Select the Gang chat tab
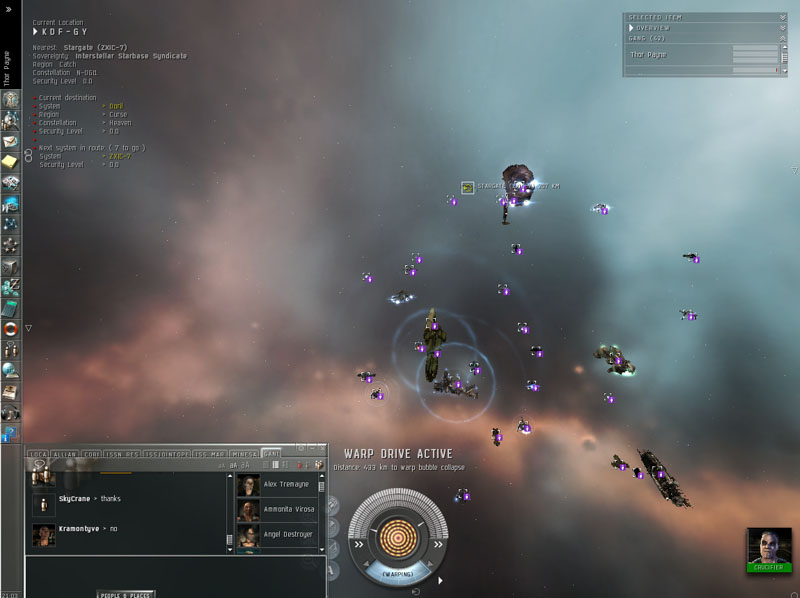 (270, 454)
